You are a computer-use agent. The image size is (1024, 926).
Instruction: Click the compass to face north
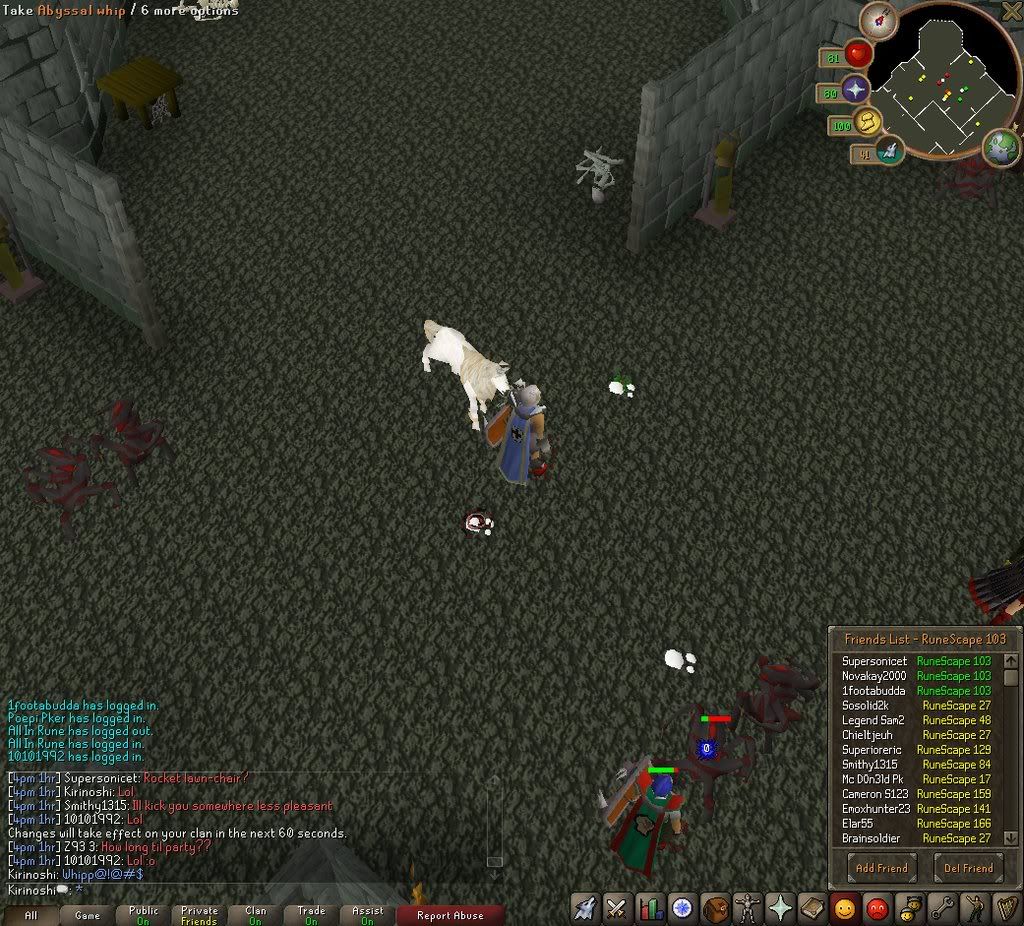[x=880, y=20]
